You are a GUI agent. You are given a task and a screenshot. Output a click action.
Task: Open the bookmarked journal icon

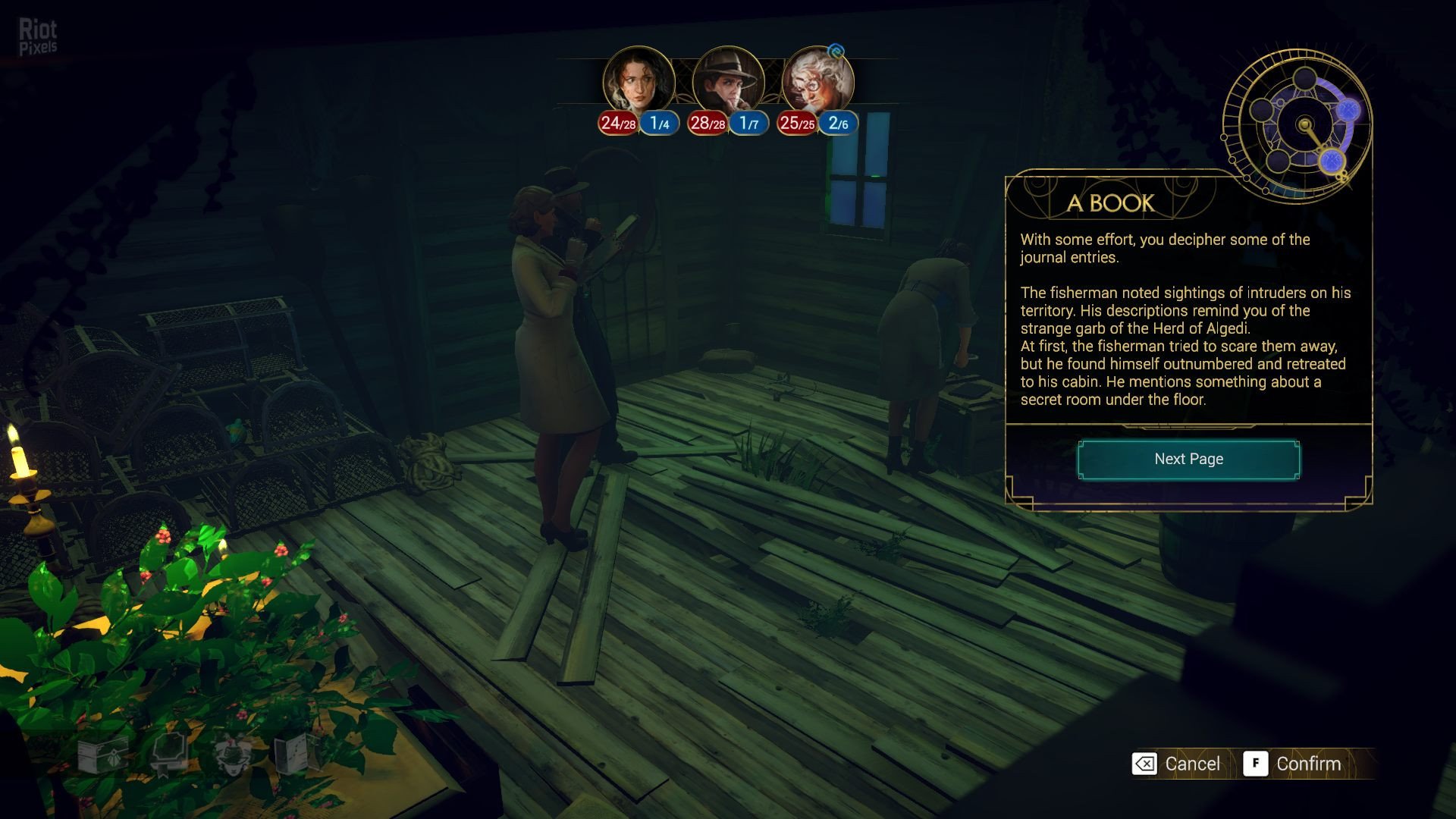(168, 753)
